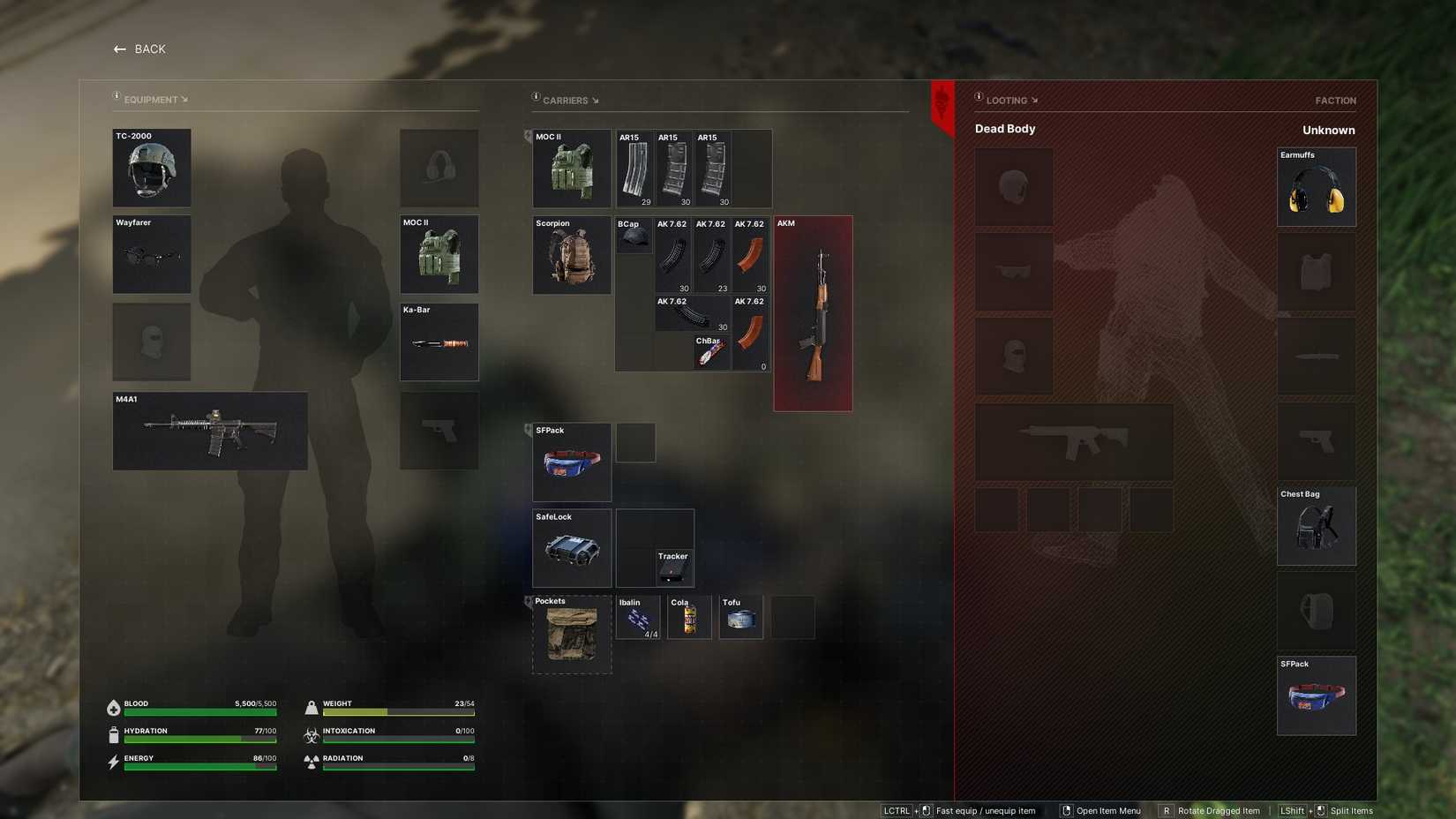This screenshot has width=1456, height=819.
Task: Select the Ibalin medicine pack
Action: click(x=637, y=616)
